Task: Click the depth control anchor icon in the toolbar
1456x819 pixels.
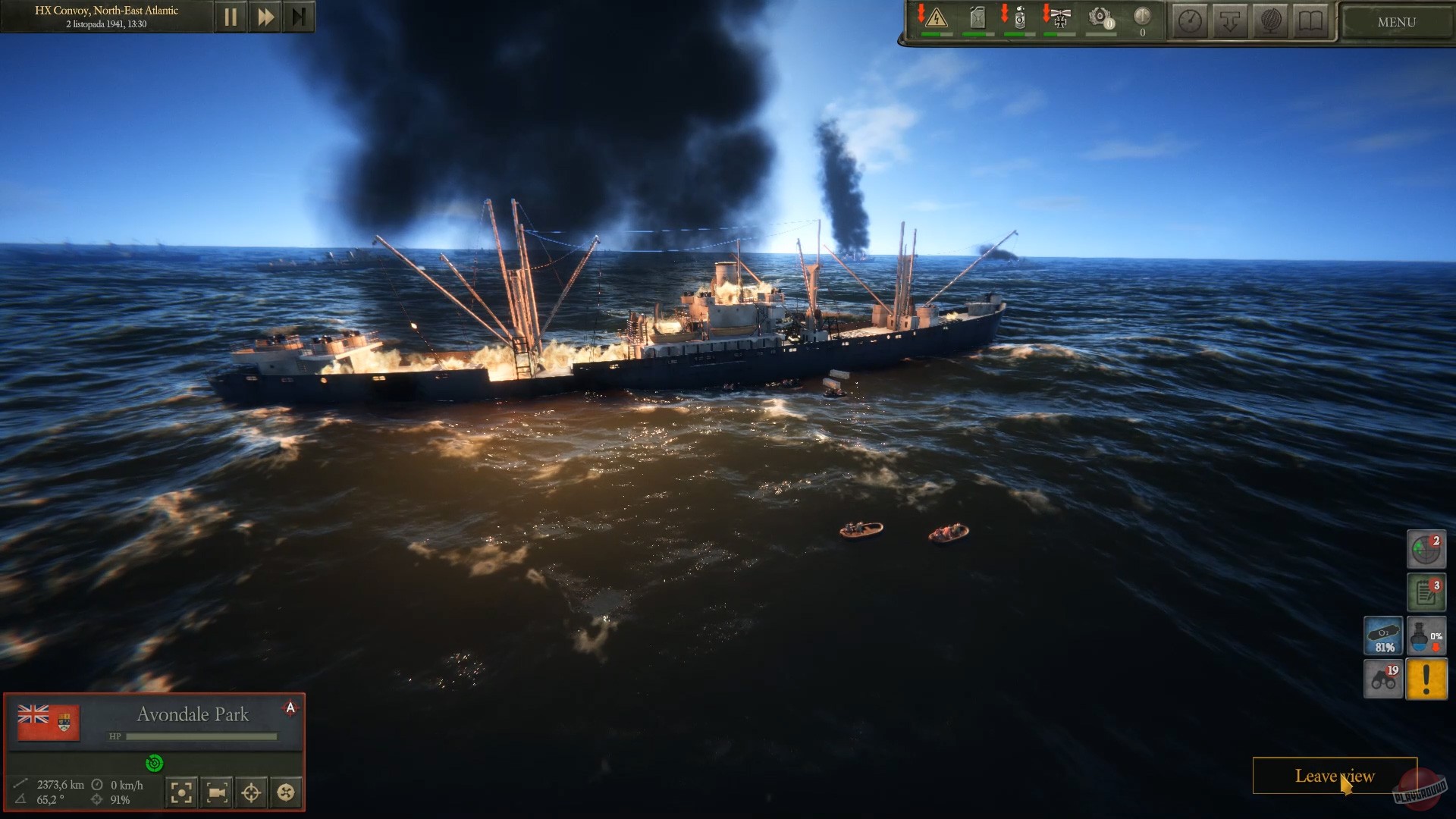Action: [x=1229, y=20]
